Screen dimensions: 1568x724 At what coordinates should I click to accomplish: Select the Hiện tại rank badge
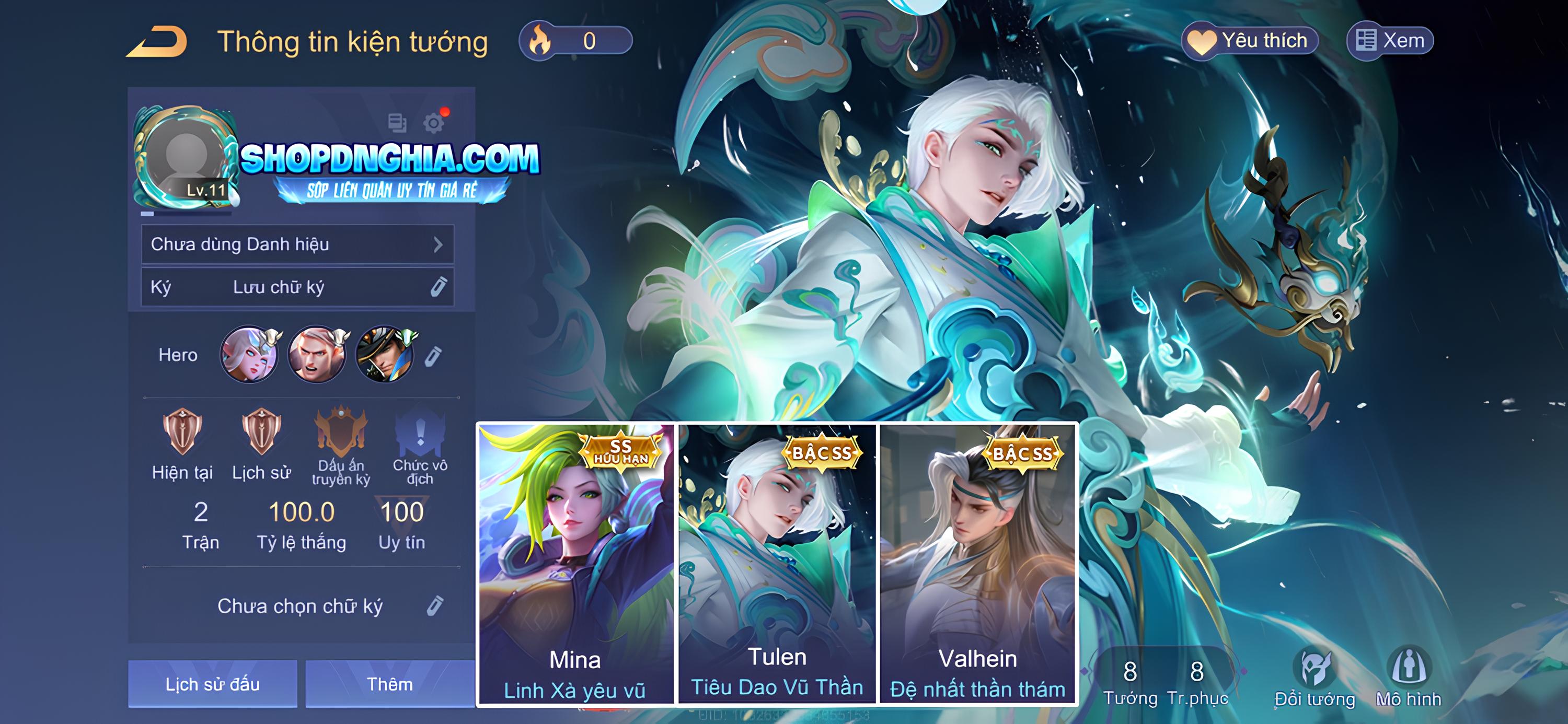pos(182,443)
